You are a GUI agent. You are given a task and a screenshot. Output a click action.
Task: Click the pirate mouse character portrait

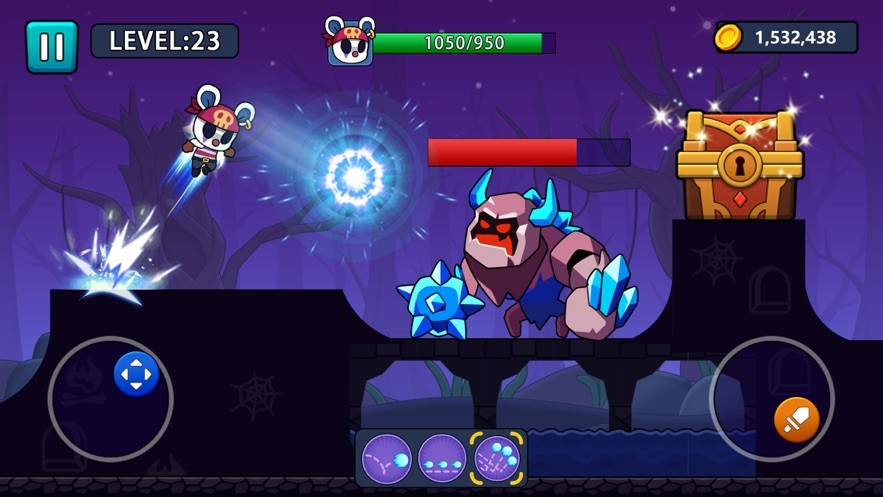tap(350, 42)
